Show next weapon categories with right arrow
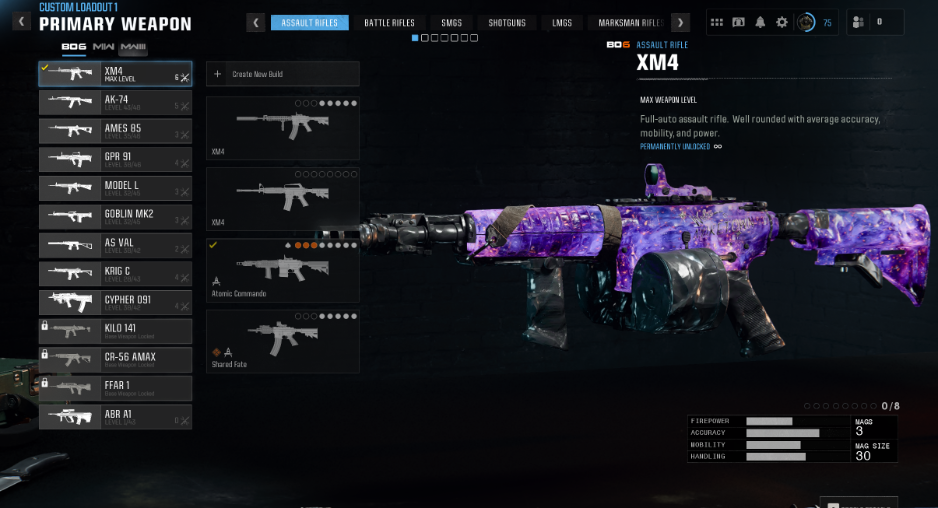Viewport: 938px width, 508px height. coord(680,22)
